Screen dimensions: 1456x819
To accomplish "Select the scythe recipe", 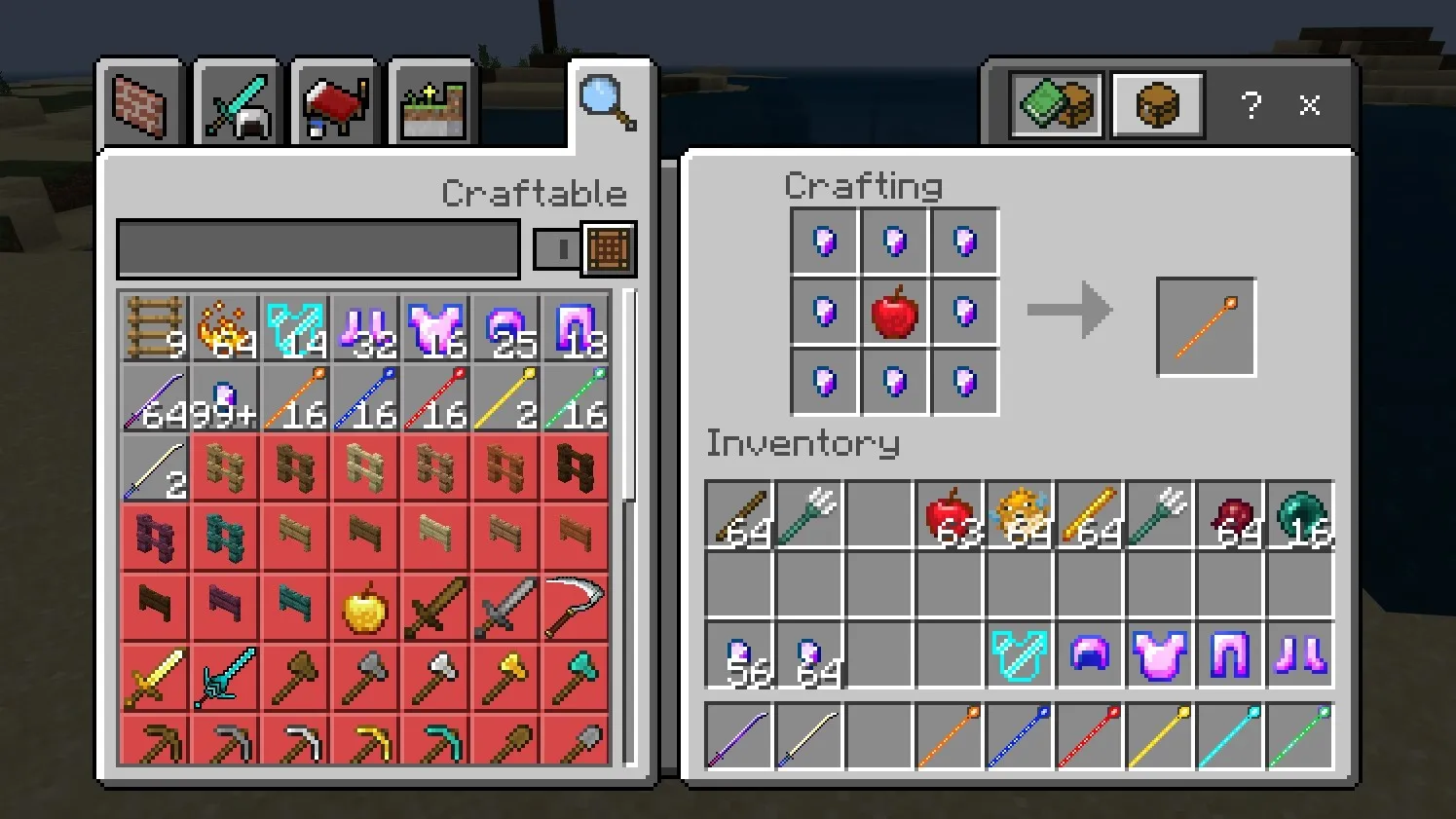I will click(x=575, y=606).
